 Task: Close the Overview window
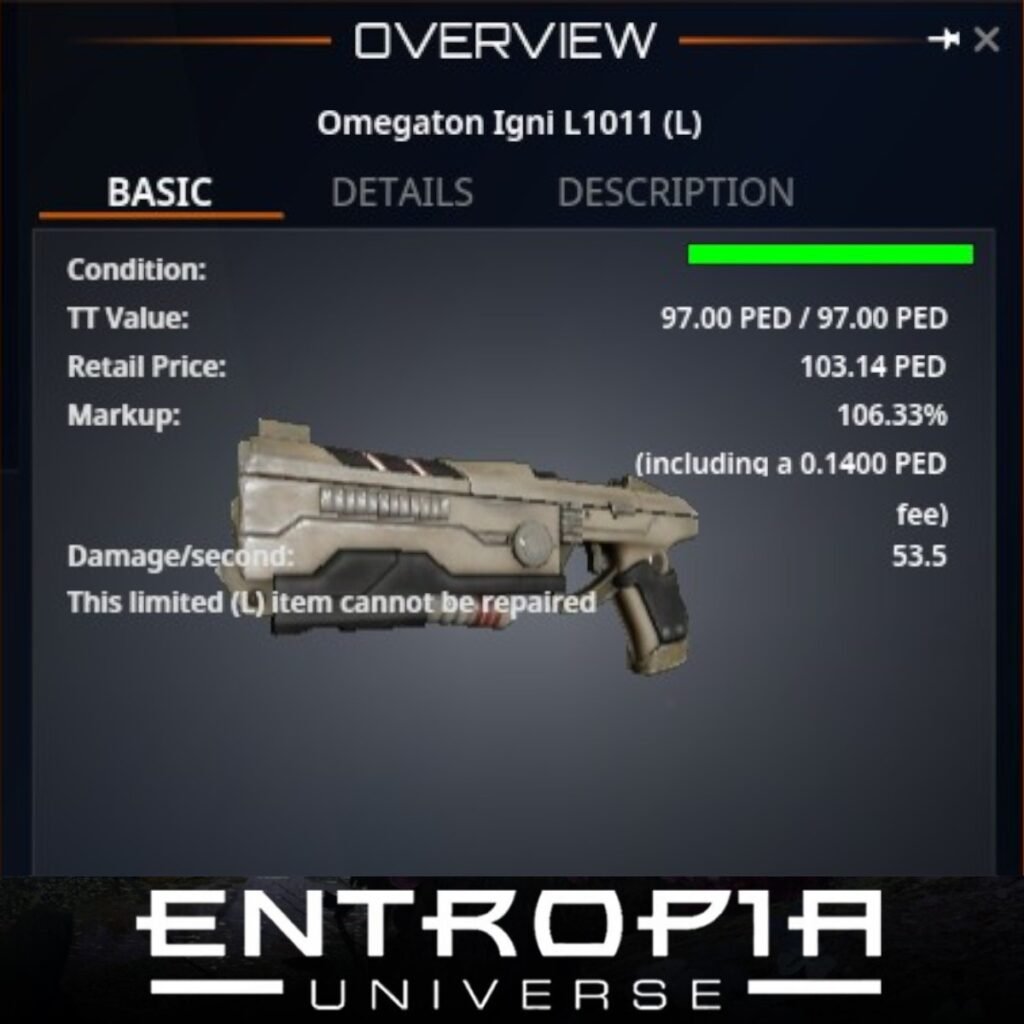point(986,40)
